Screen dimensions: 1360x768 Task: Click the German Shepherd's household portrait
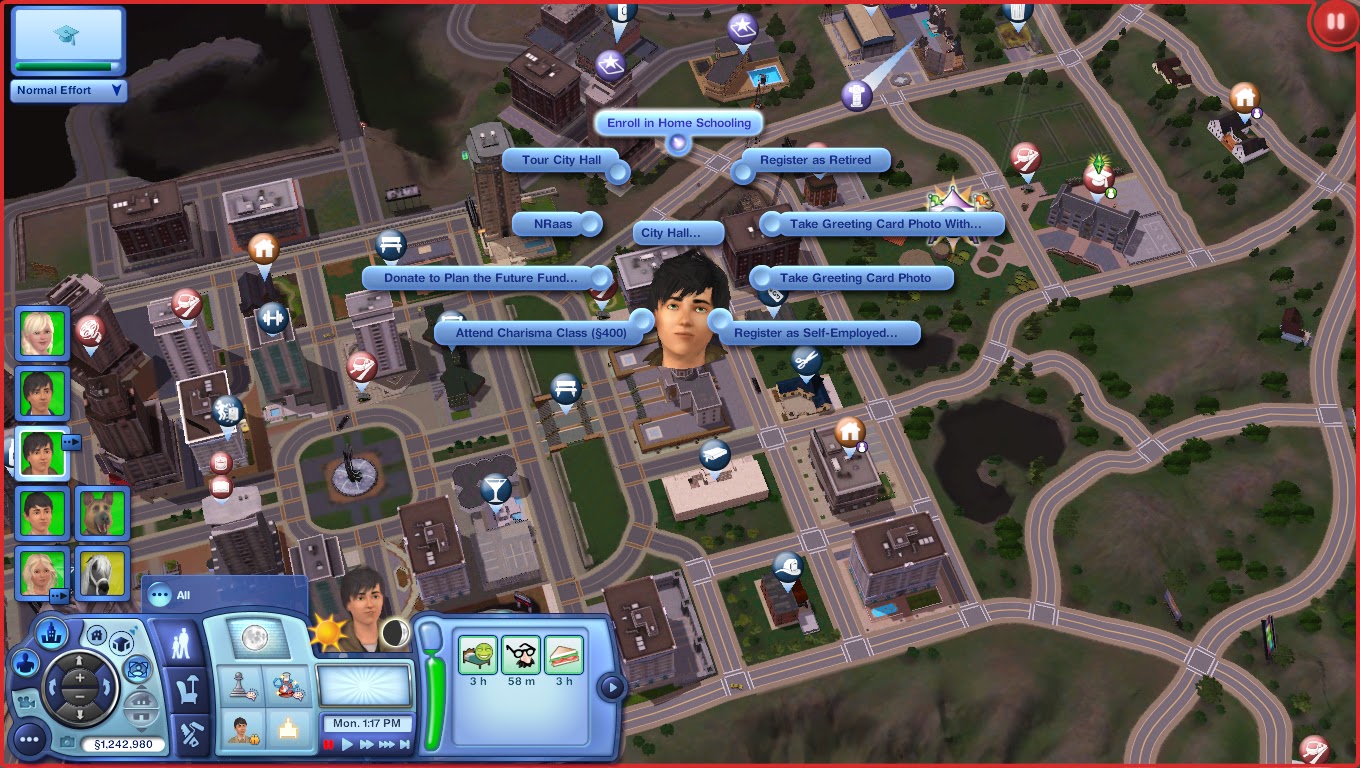click(x=103, y=513)
